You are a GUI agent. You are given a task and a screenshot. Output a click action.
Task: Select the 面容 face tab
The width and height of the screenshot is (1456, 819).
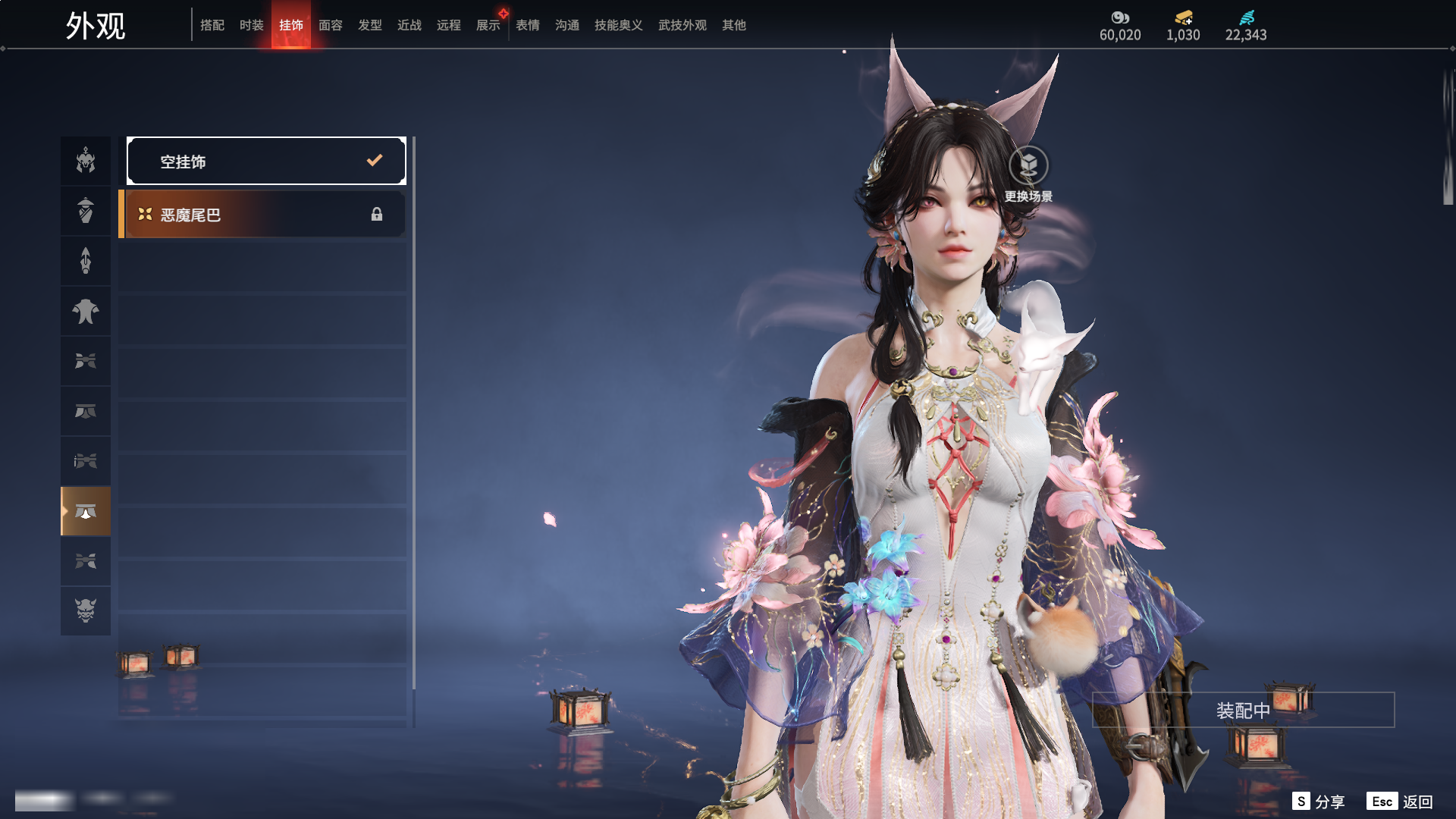[x=331, y=25]
